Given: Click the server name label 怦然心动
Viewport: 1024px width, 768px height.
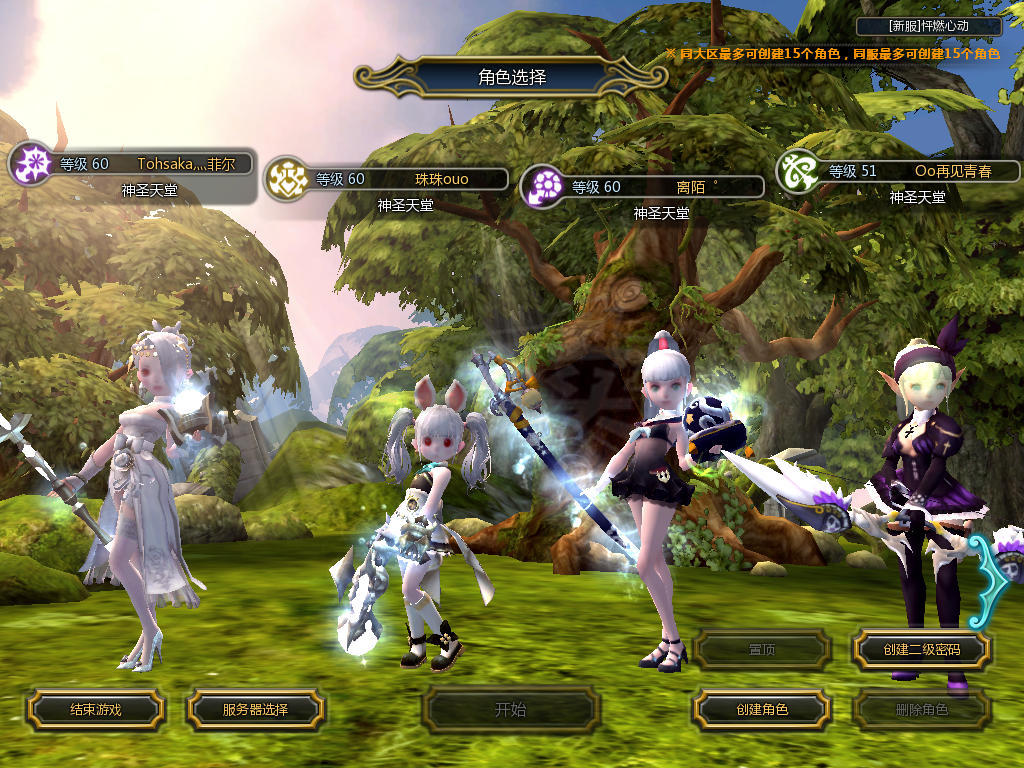Looking at the screenshot, I should [x=929, y=27].
